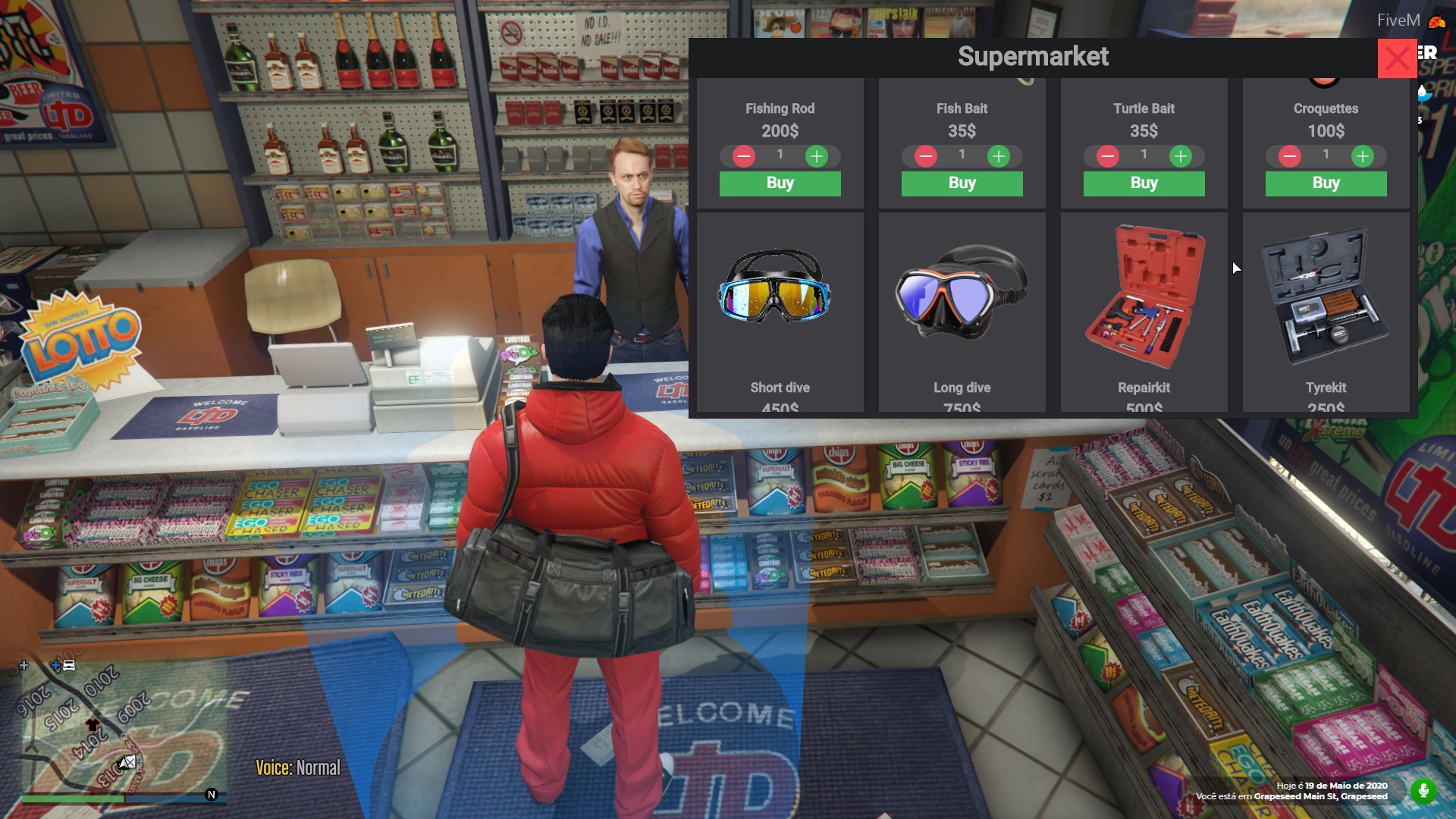Purchase the Turtle Bait

pyautogui.click(x=1144, y=184)
